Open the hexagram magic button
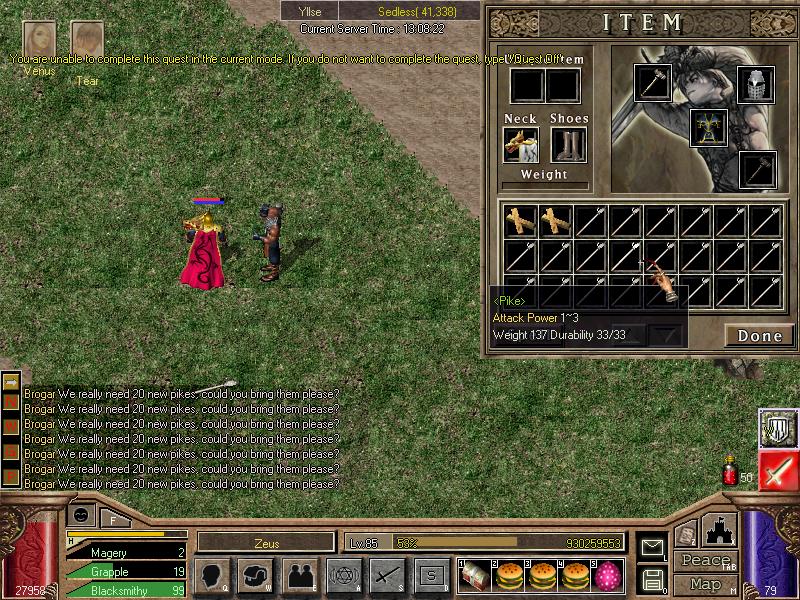The image size is (800, 600). click(x=343, y=575)
